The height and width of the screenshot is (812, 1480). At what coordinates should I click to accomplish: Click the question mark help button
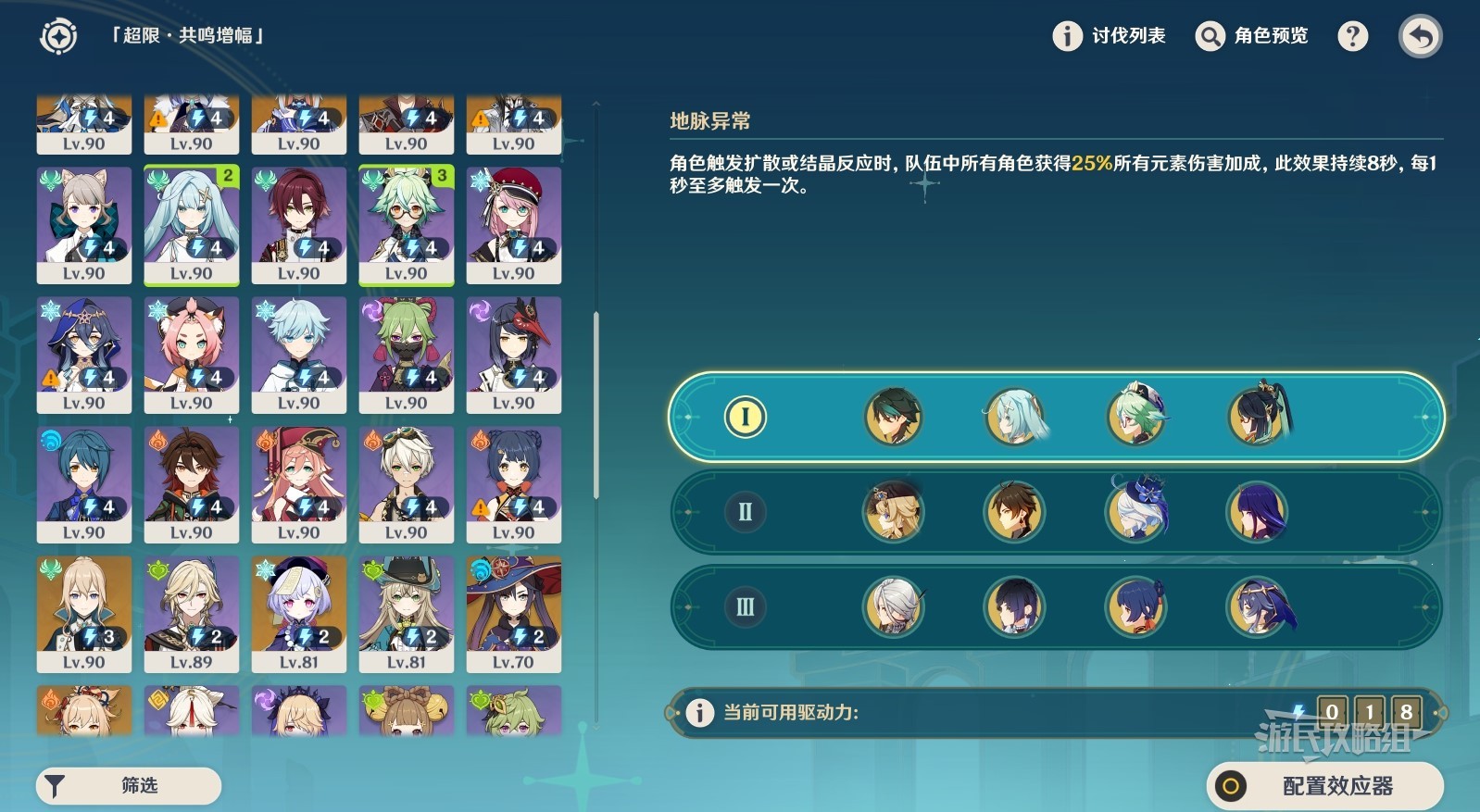coord(1352,36)
